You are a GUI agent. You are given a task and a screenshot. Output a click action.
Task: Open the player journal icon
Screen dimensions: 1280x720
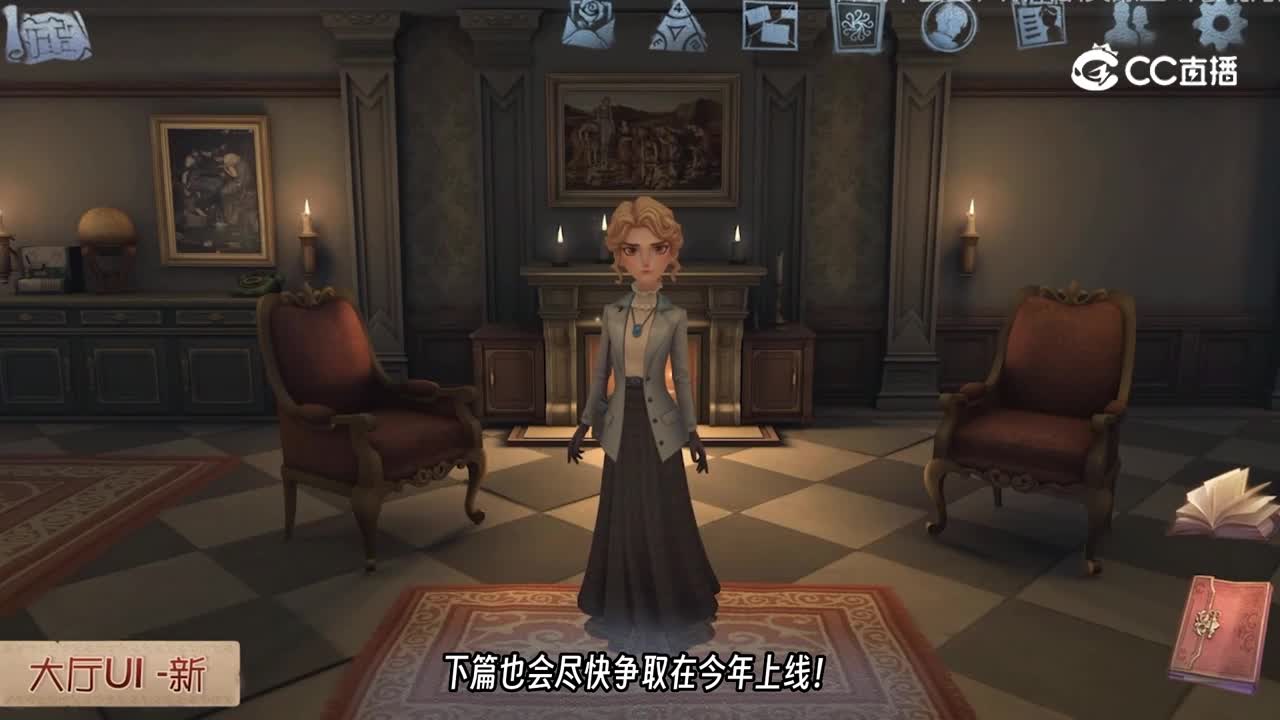tap(1040, 23)
